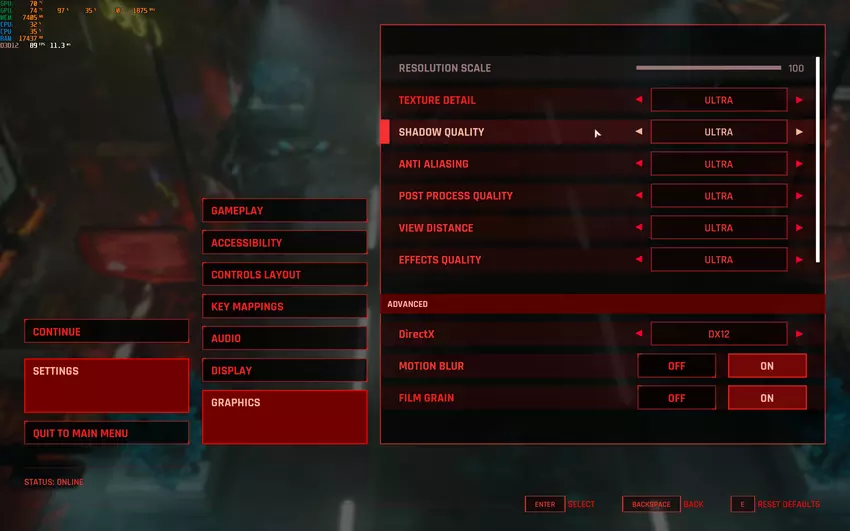Select the Continue menu entry

pos(106,332)
